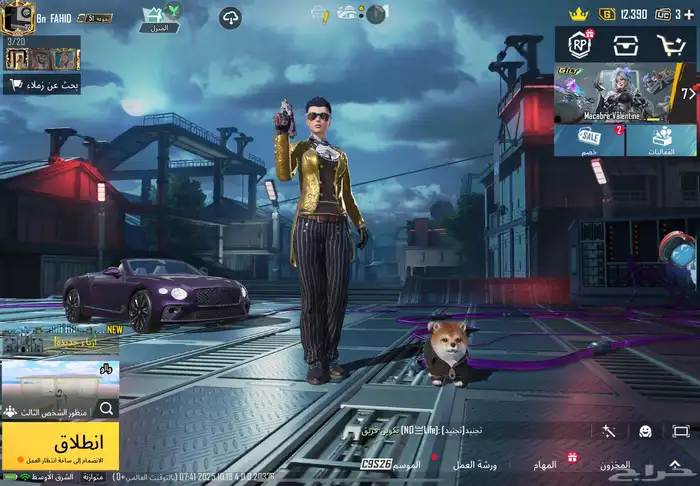This screenshot has width=700, height=486.
Task: Open the events tile beside SALE
Action: (x=661, y=140)
